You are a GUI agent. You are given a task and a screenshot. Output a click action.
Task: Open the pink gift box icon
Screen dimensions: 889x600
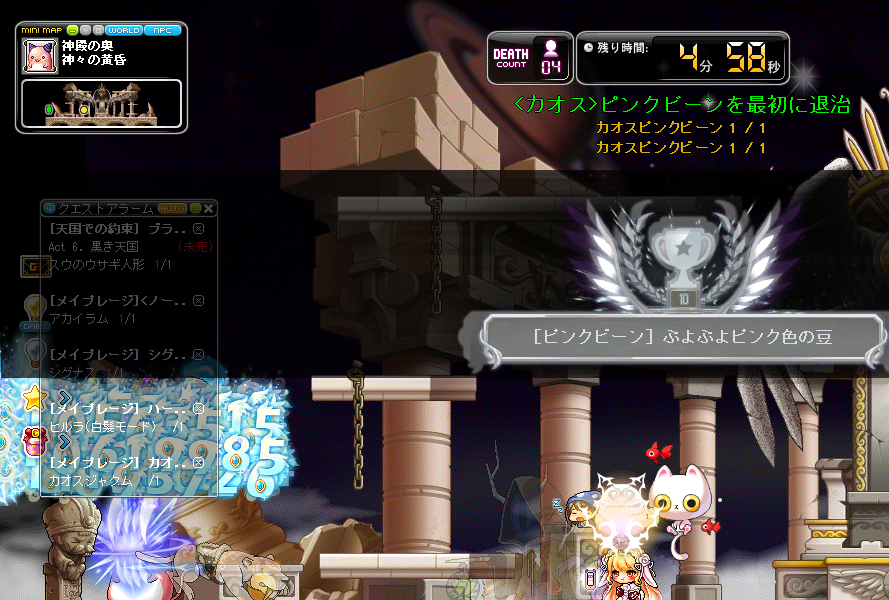pos(33,441)
